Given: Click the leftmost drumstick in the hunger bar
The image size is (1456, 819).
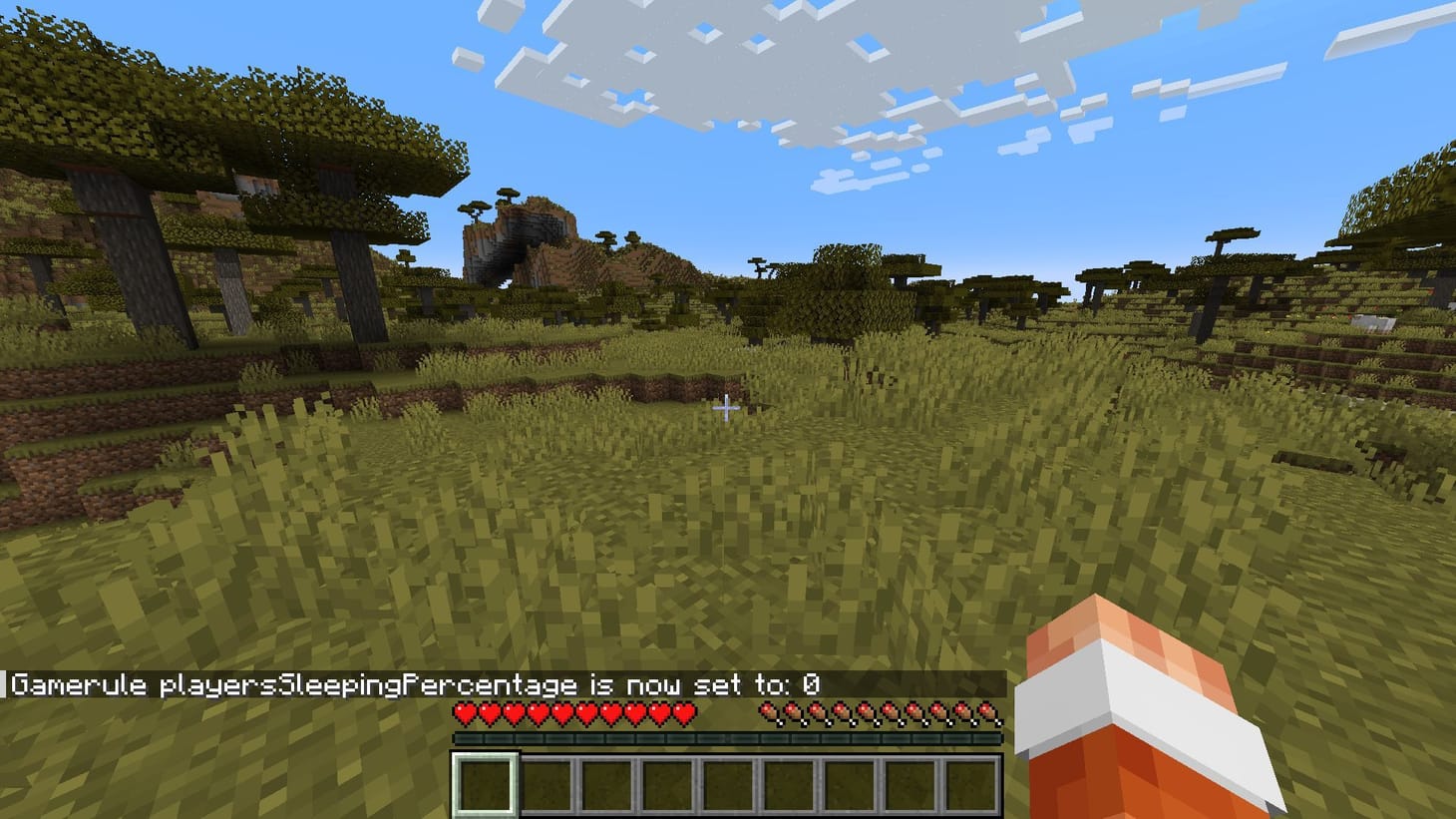Looking at the screenshot, I should (x=768, y=711).
